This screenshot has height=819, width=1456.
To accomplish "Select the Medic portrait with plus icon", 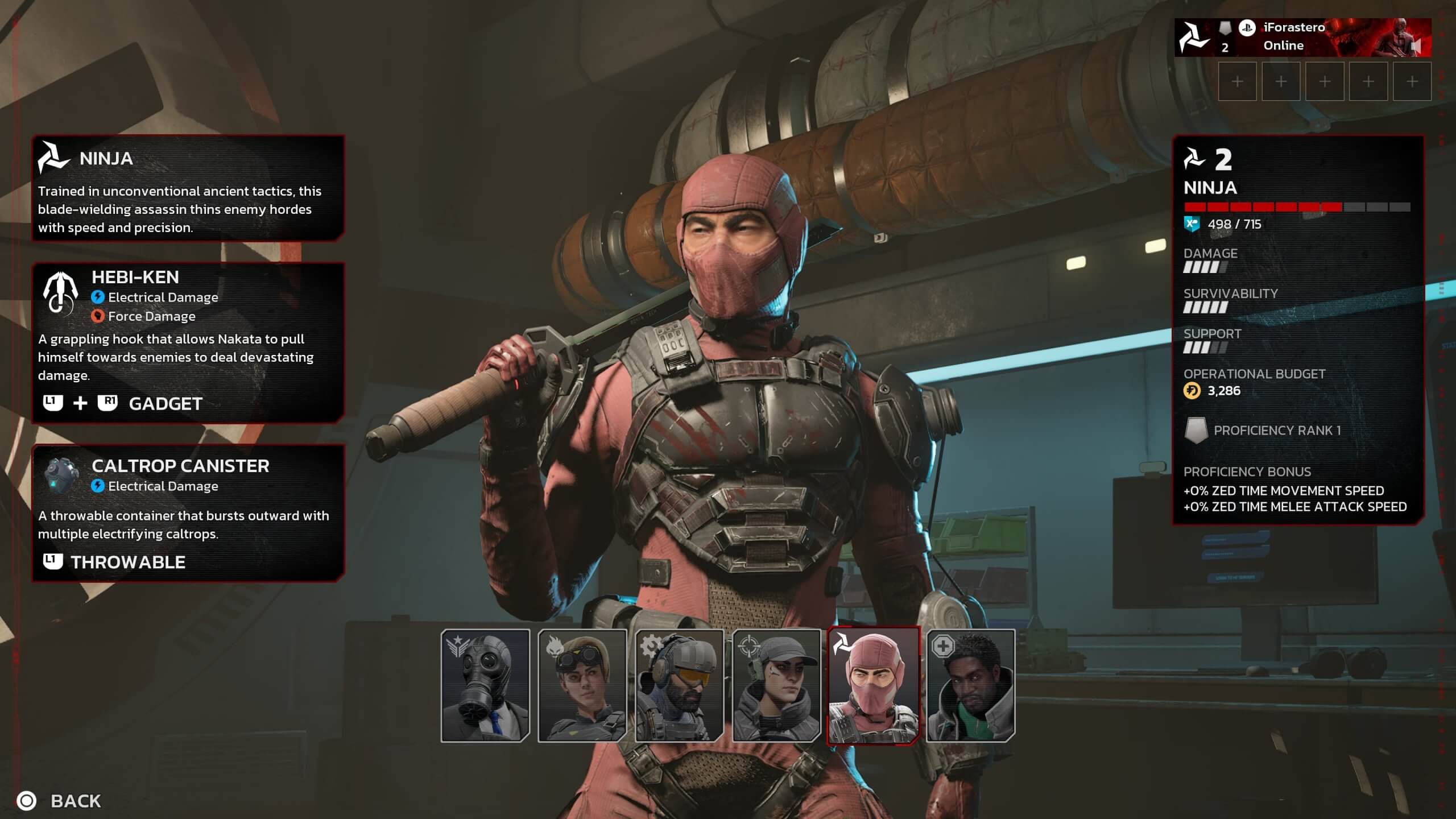I will click(970, 685).
